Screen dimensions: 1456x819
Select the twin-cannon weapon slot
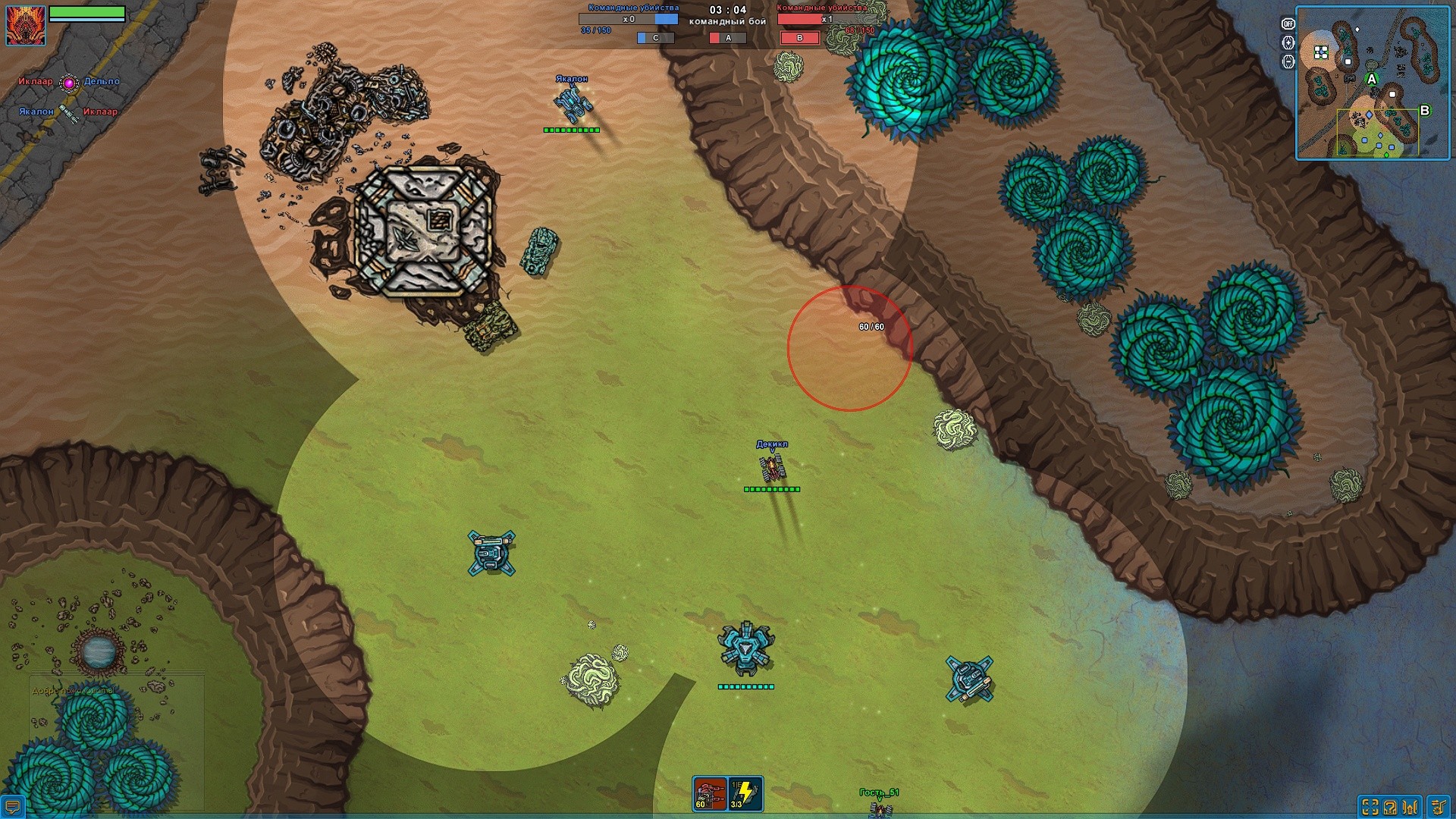coord(710,793)
